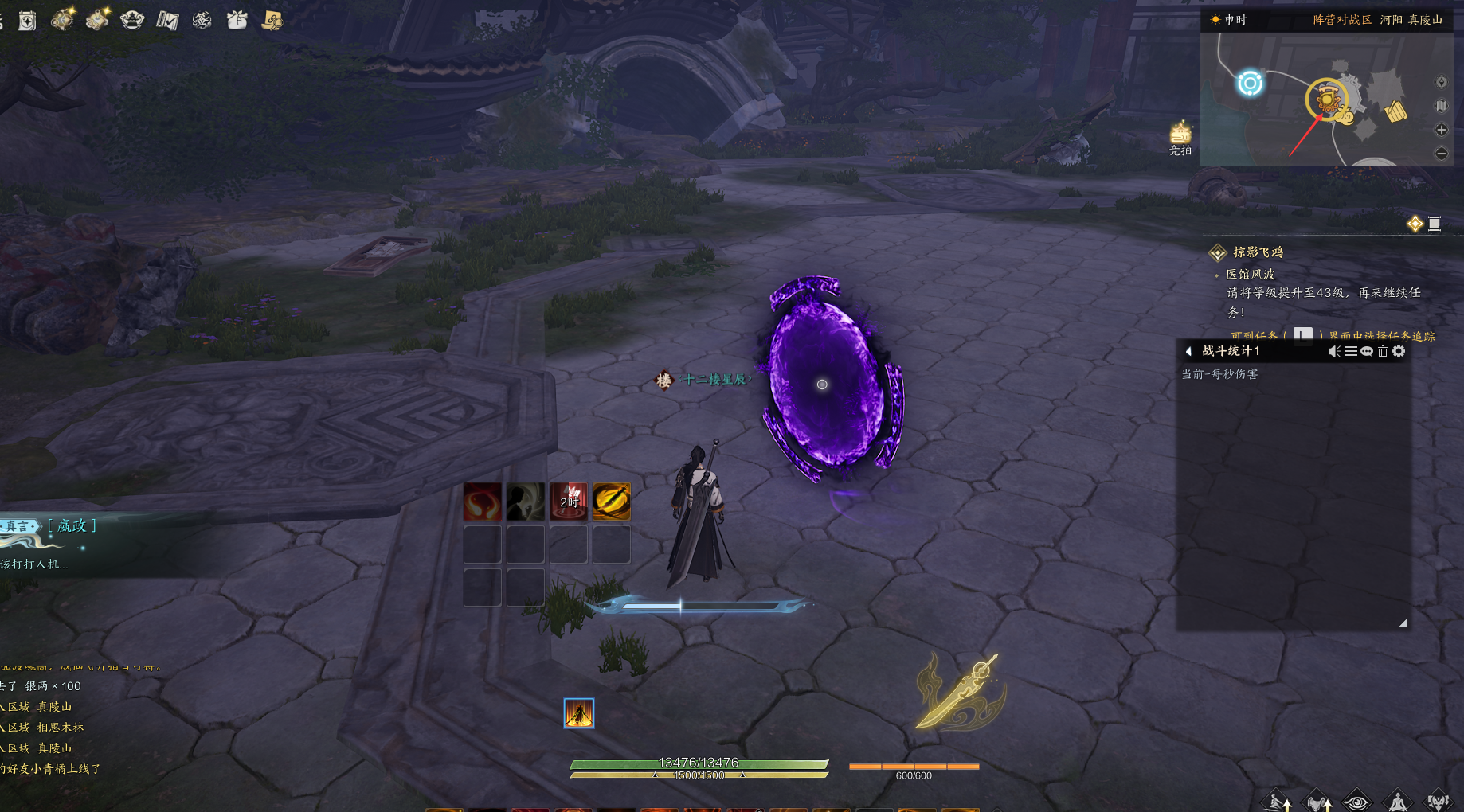Zoom out the minimap with minus button
Screen dimensions: 1464x812
tap(1441, 154)
